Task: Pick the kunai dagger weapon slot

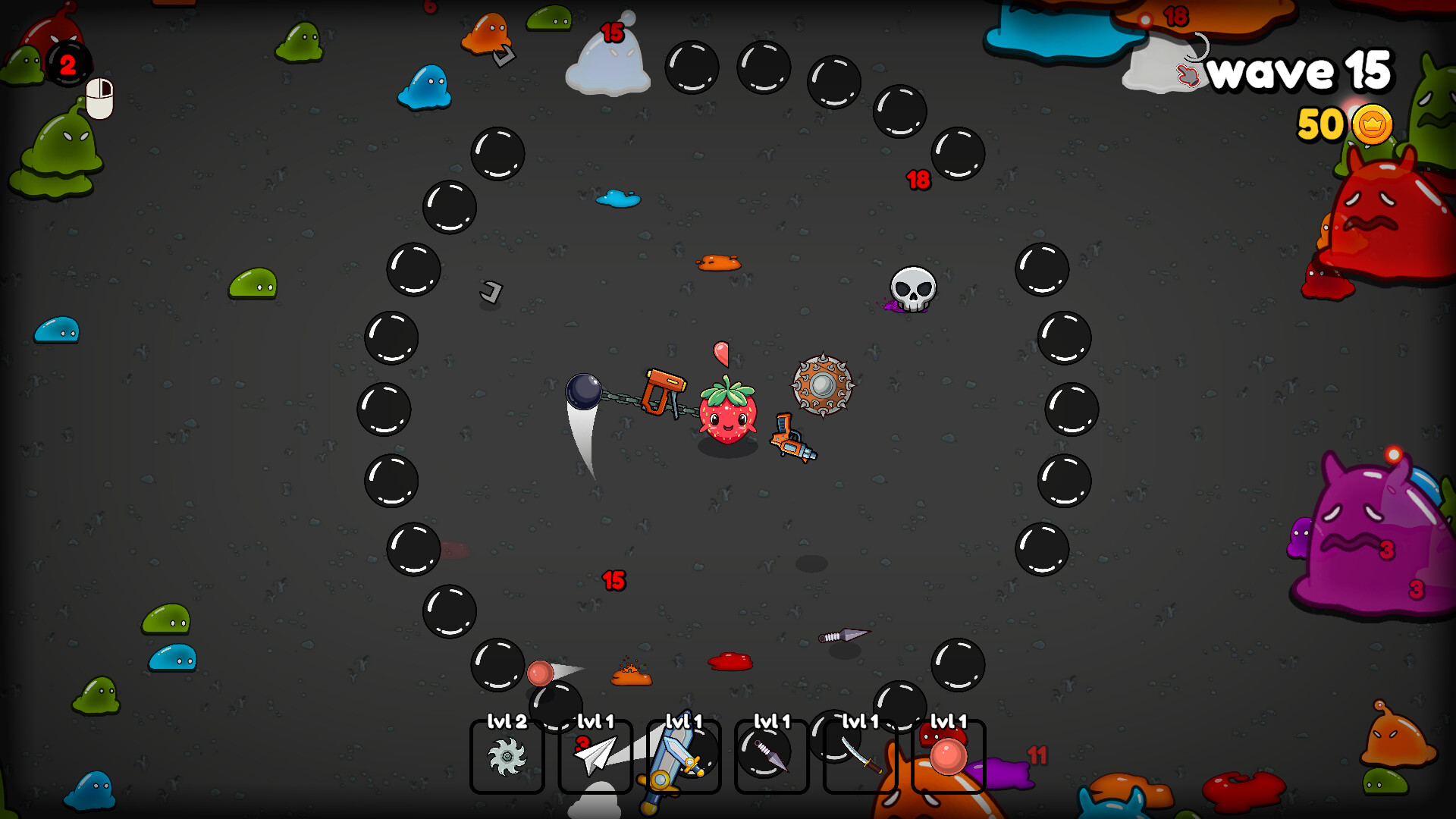Action: (771, 756)
